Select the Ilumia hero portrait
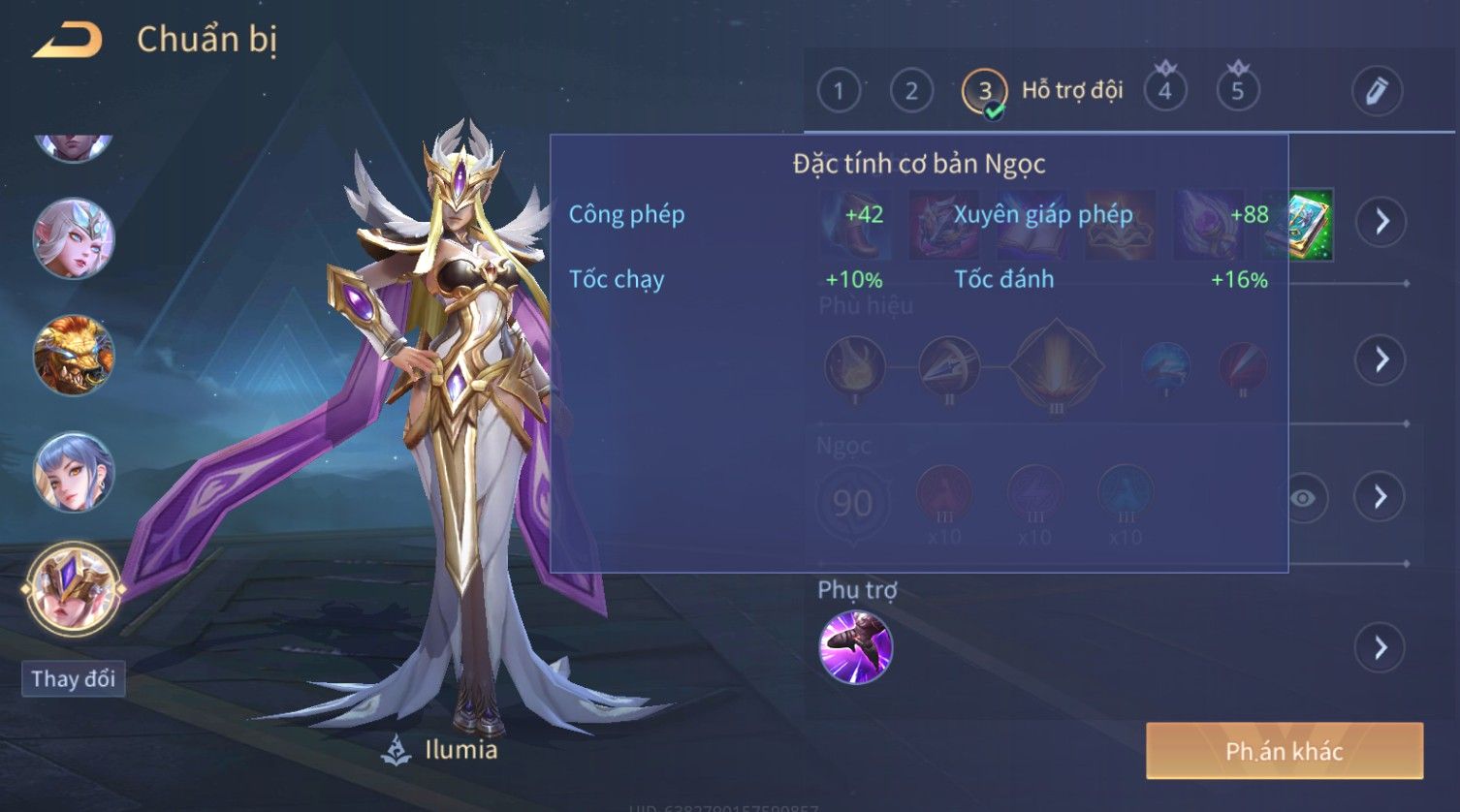 74,587
